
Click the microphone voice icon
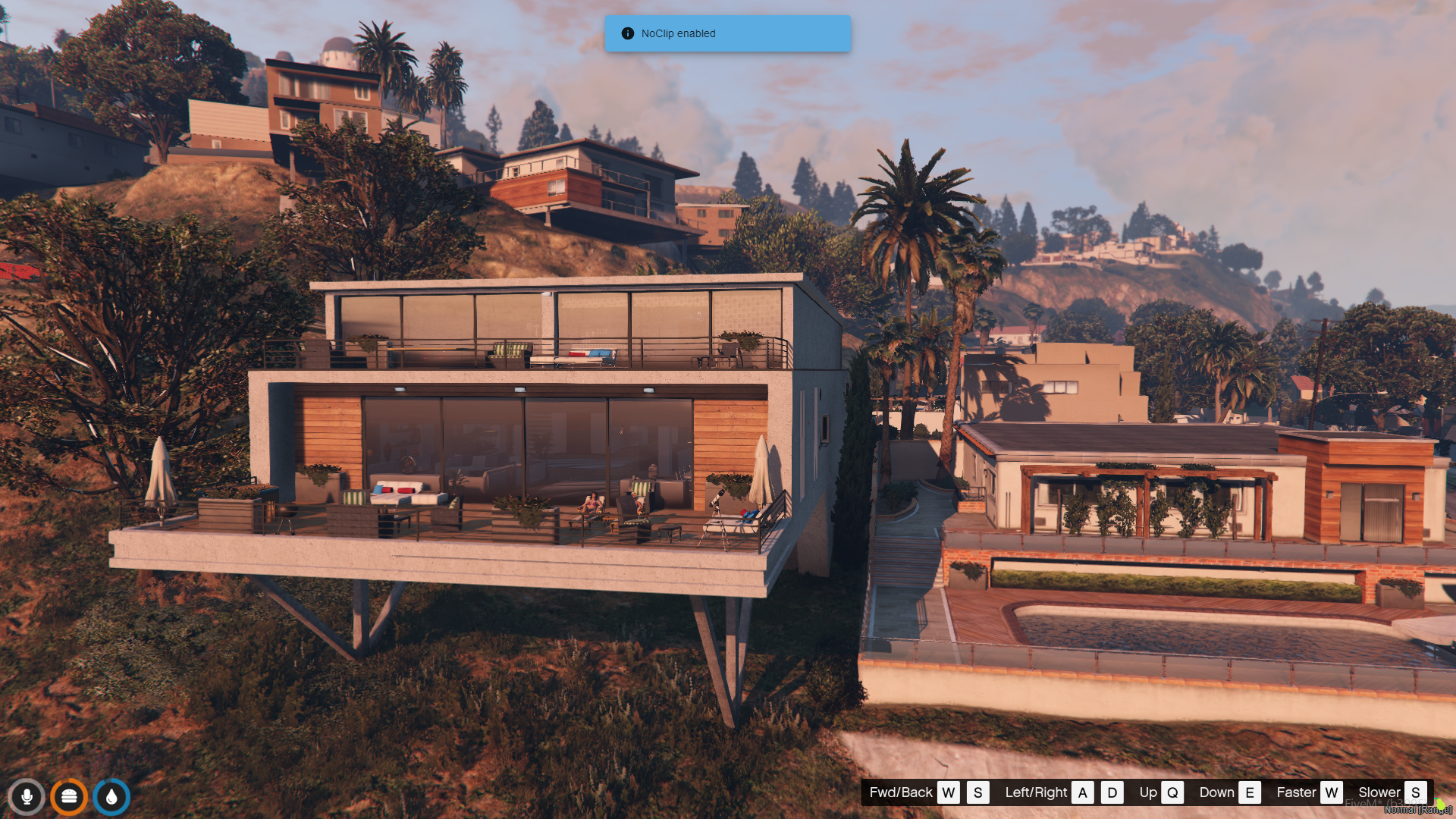(x=27, y=797)
